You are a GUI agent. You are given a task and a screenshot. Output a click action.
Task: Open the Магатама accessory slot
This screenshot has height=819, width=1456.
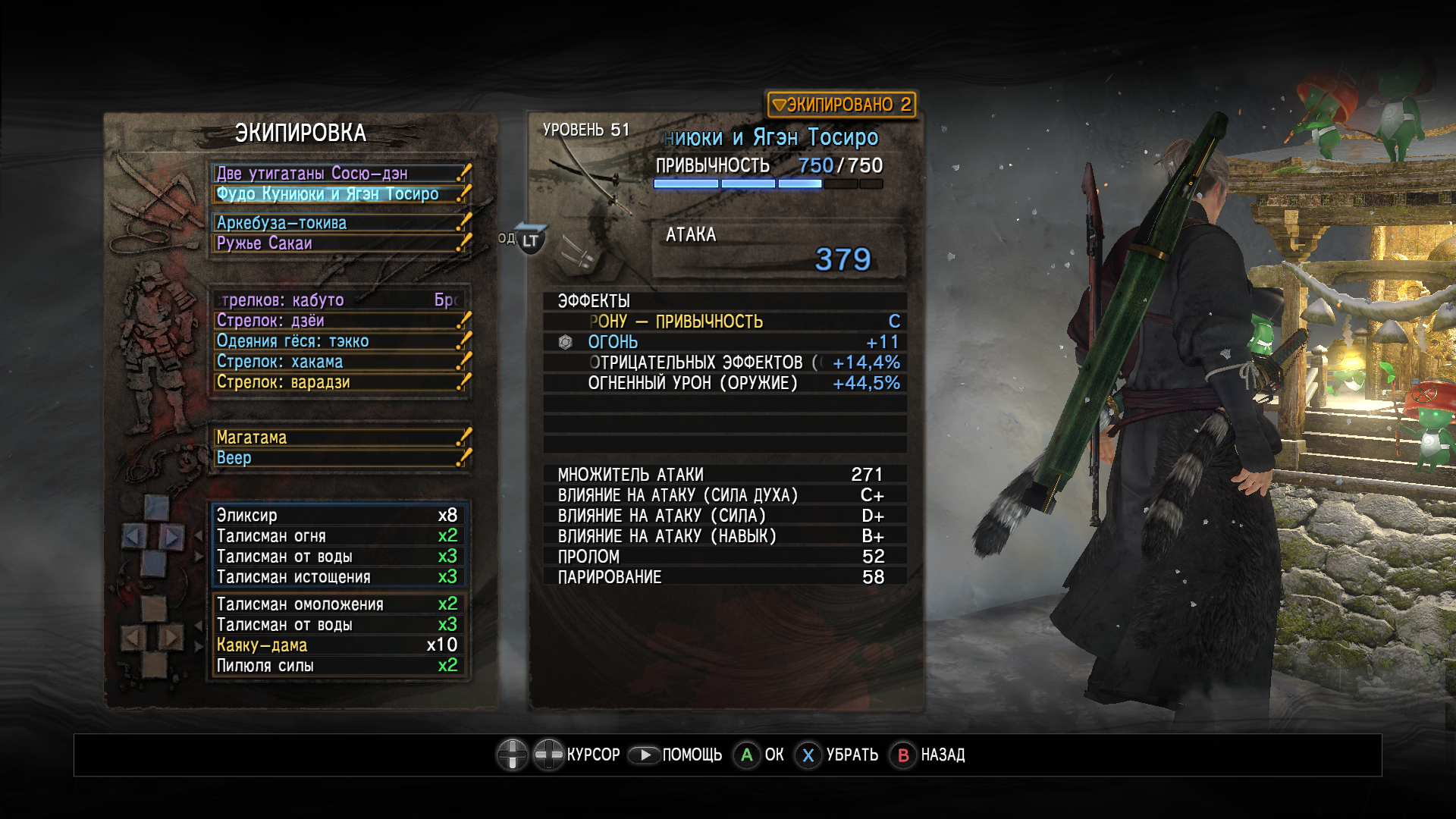[339, 438]
